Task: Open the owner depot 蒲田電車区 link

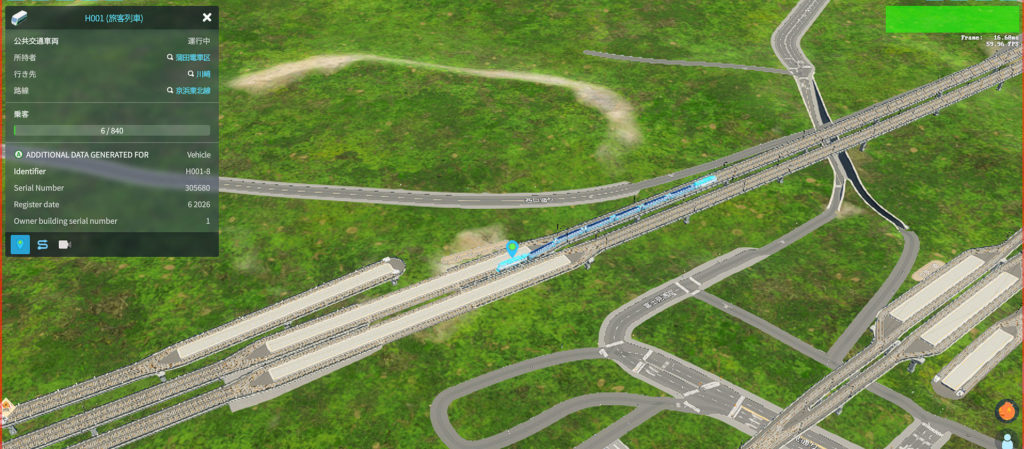Action: [193, 58]
